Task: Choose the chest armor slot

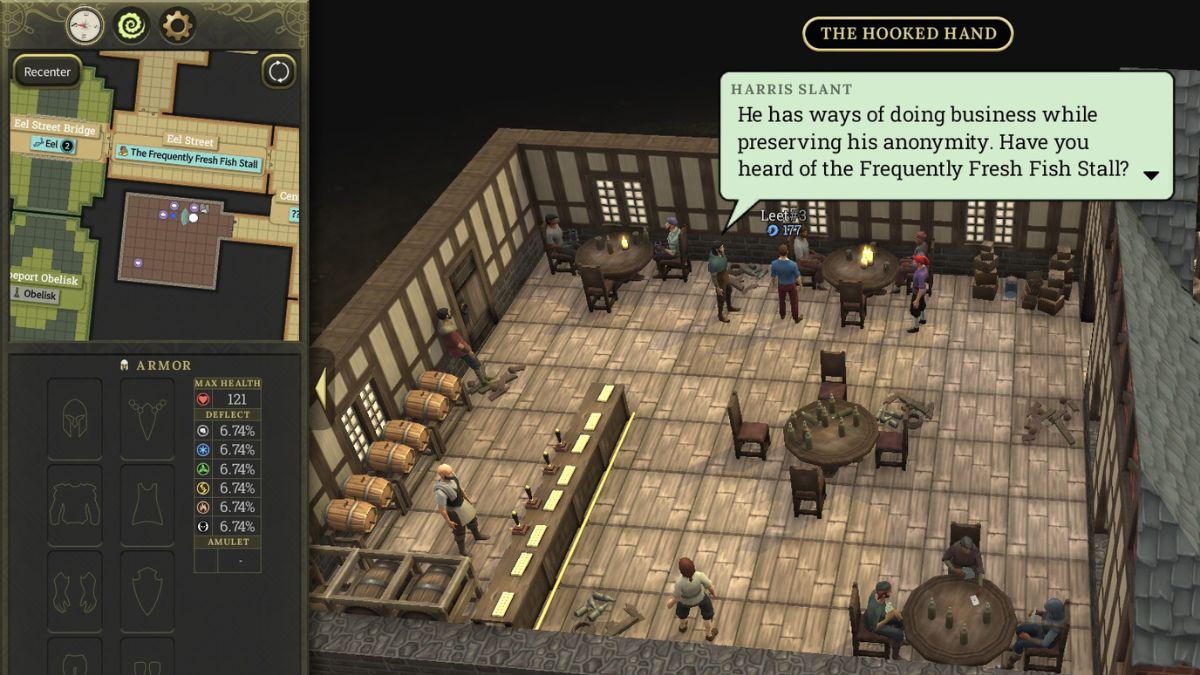Action: coord(75,505)
